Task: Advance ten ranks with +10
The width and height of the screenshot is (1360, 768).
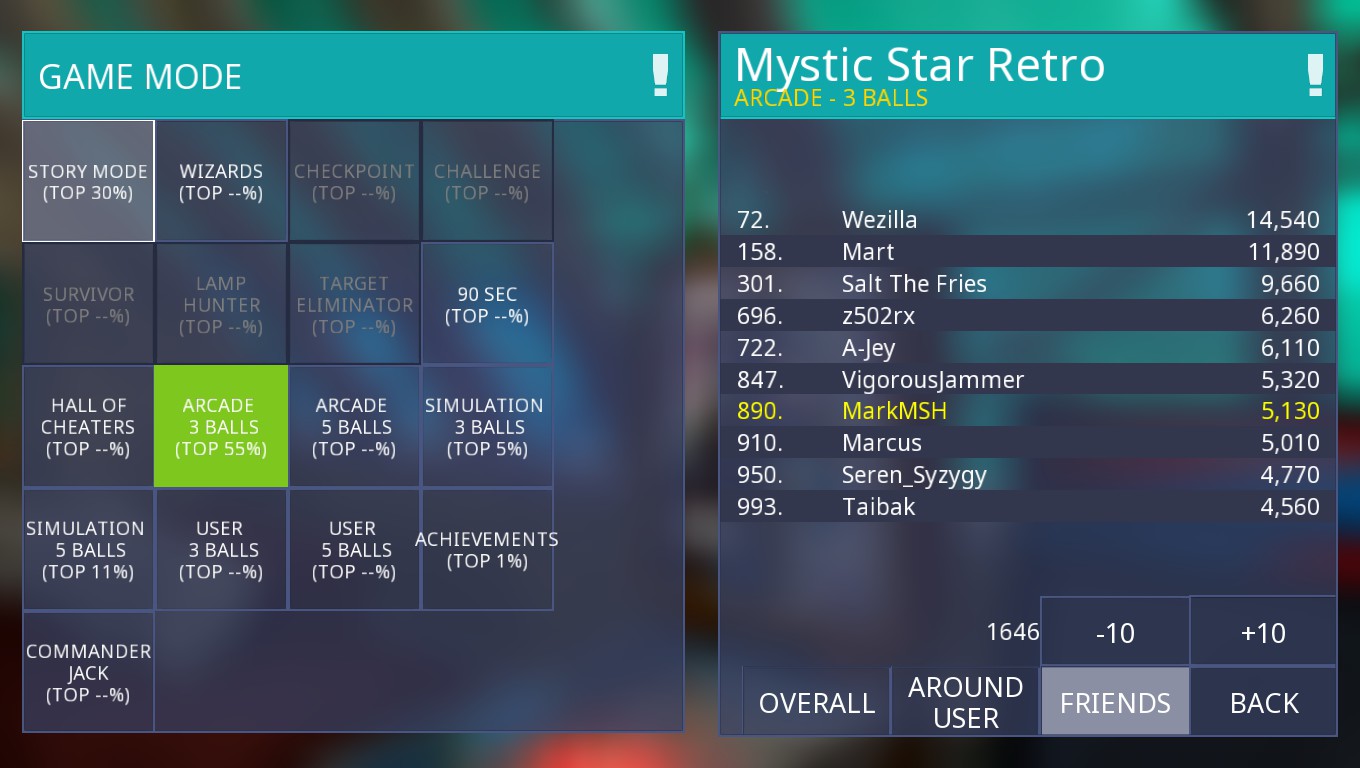Action: click(x=1263, y=632)
